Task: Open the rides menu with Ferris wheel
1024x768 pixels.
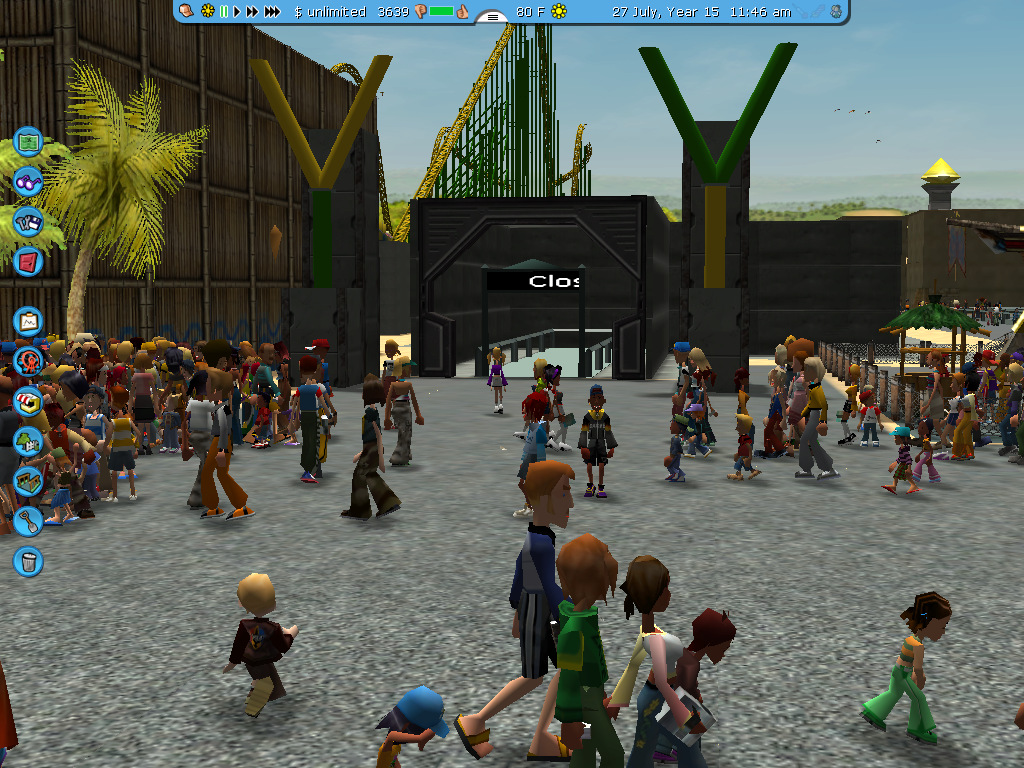Action: point(28,361)
